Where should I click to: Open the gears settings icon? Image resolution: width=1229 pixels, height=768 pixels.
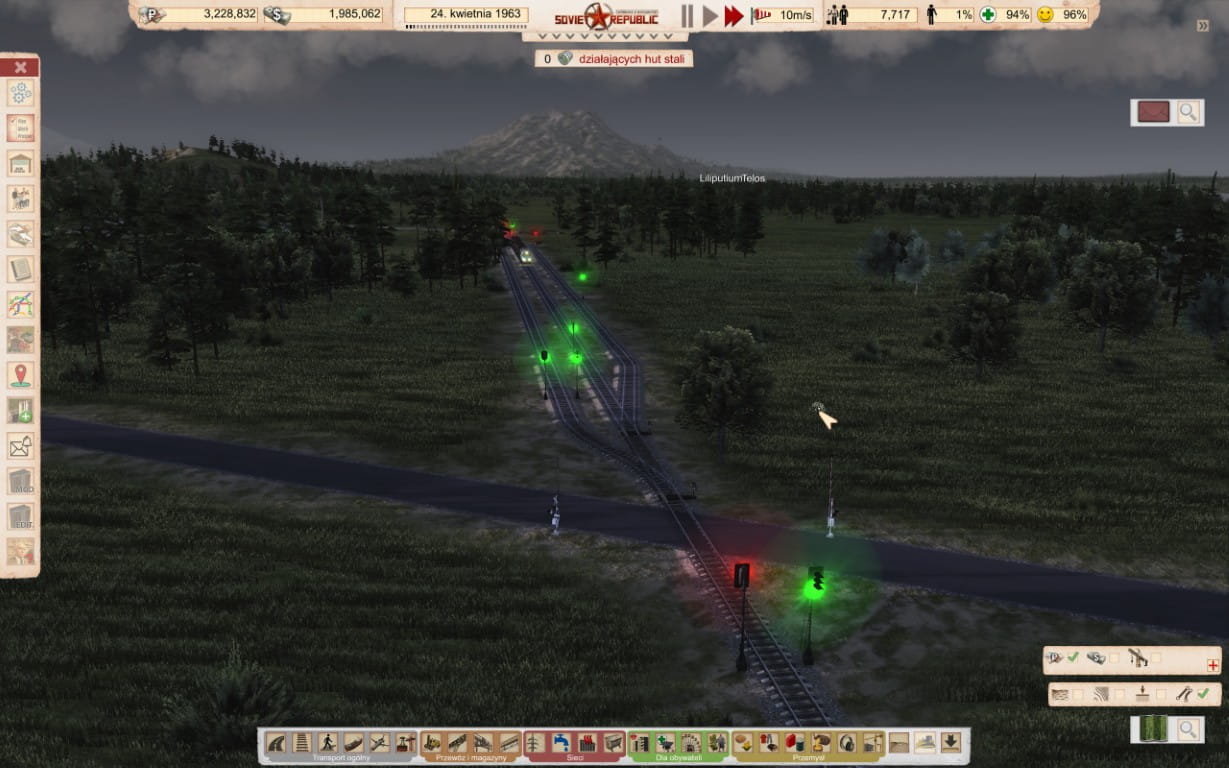(x=20, y=93)
